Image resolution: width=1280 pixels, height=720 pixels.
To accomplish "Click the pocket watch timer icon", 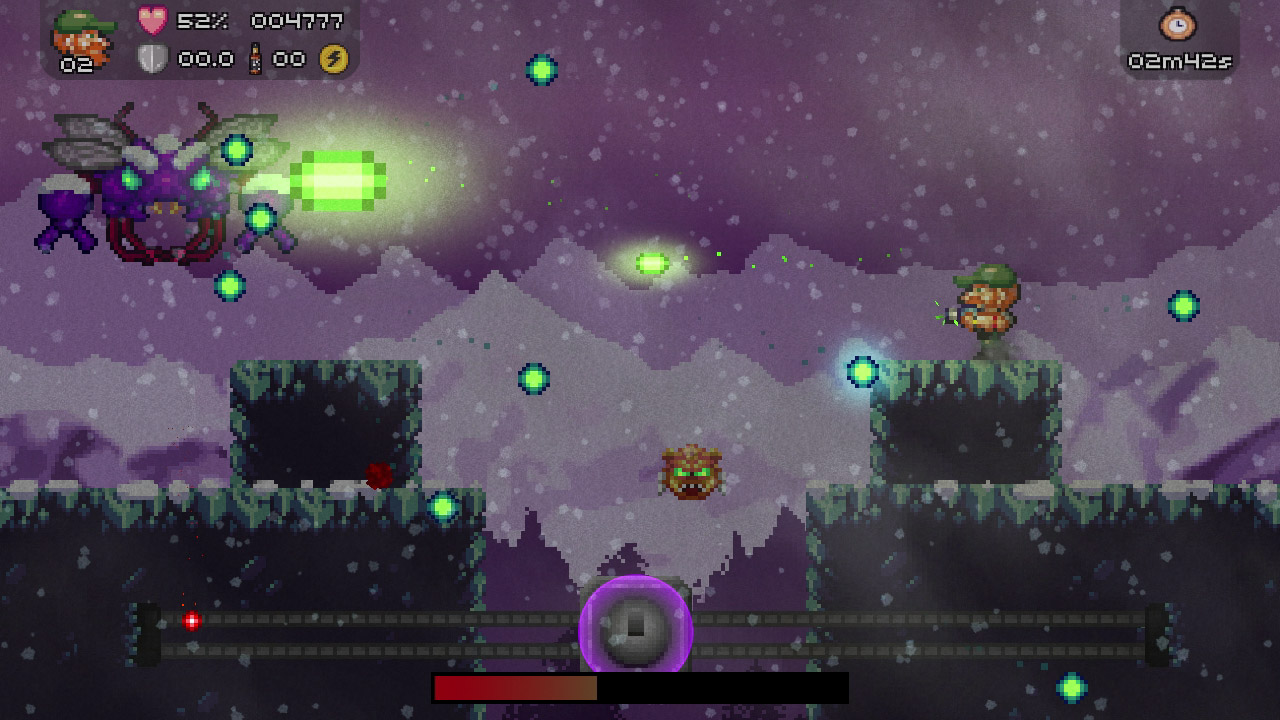I will (x=1177, y=23).
